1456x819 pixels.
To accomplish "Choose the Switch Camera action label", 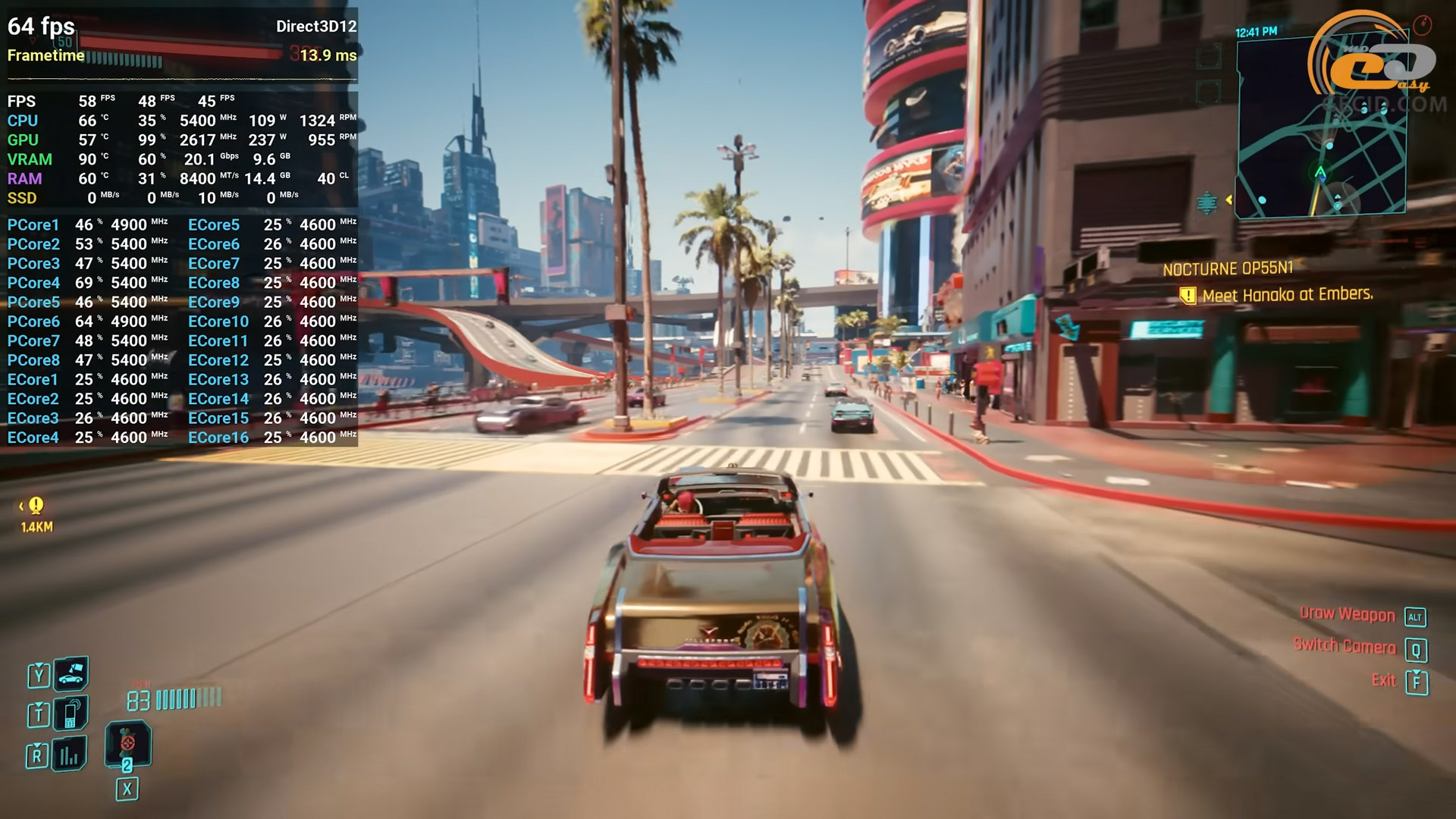I will pyautogui.click(x=1344, y=647).
